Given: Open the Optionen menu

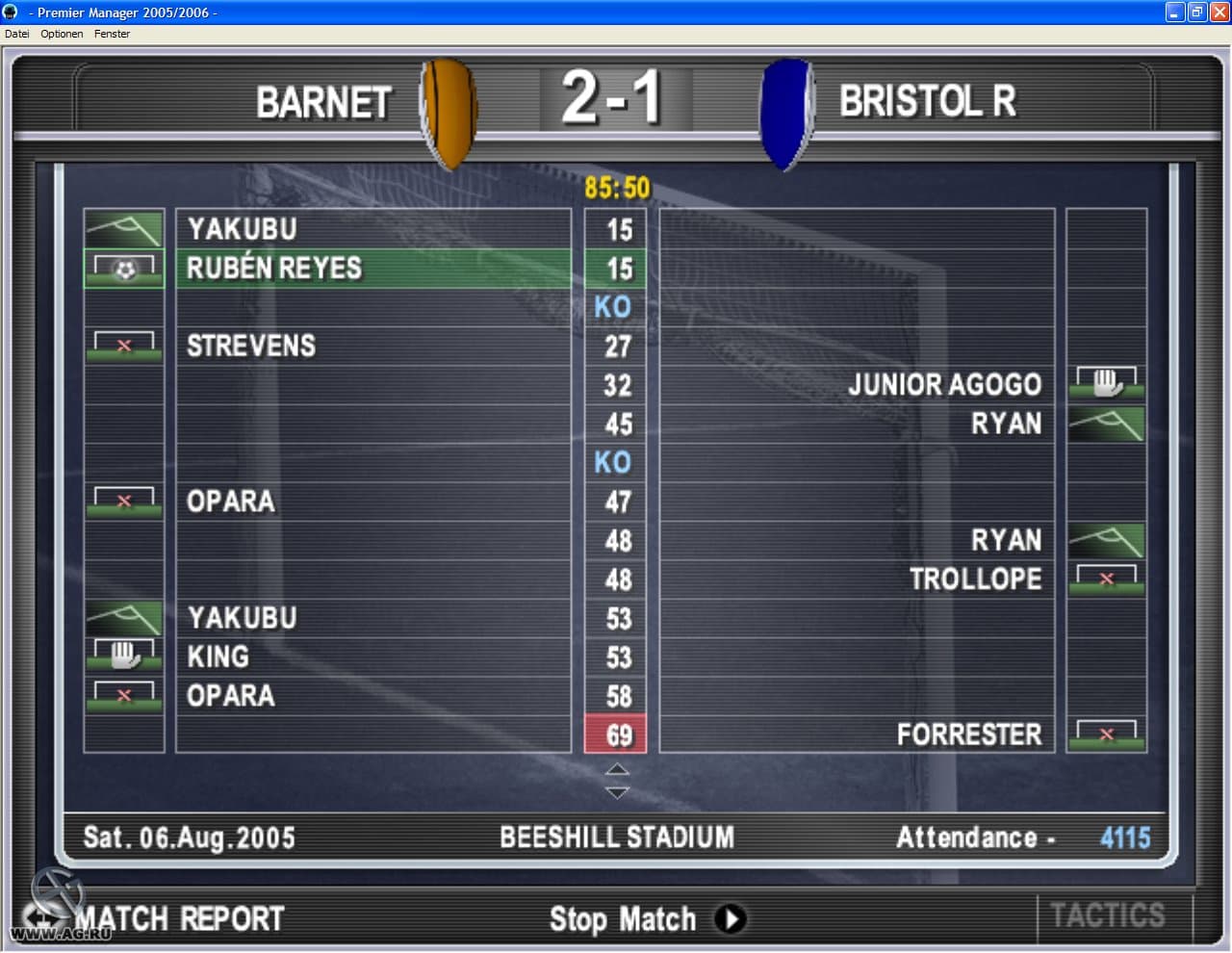Looking at the screenshot, I should [61, 34].
